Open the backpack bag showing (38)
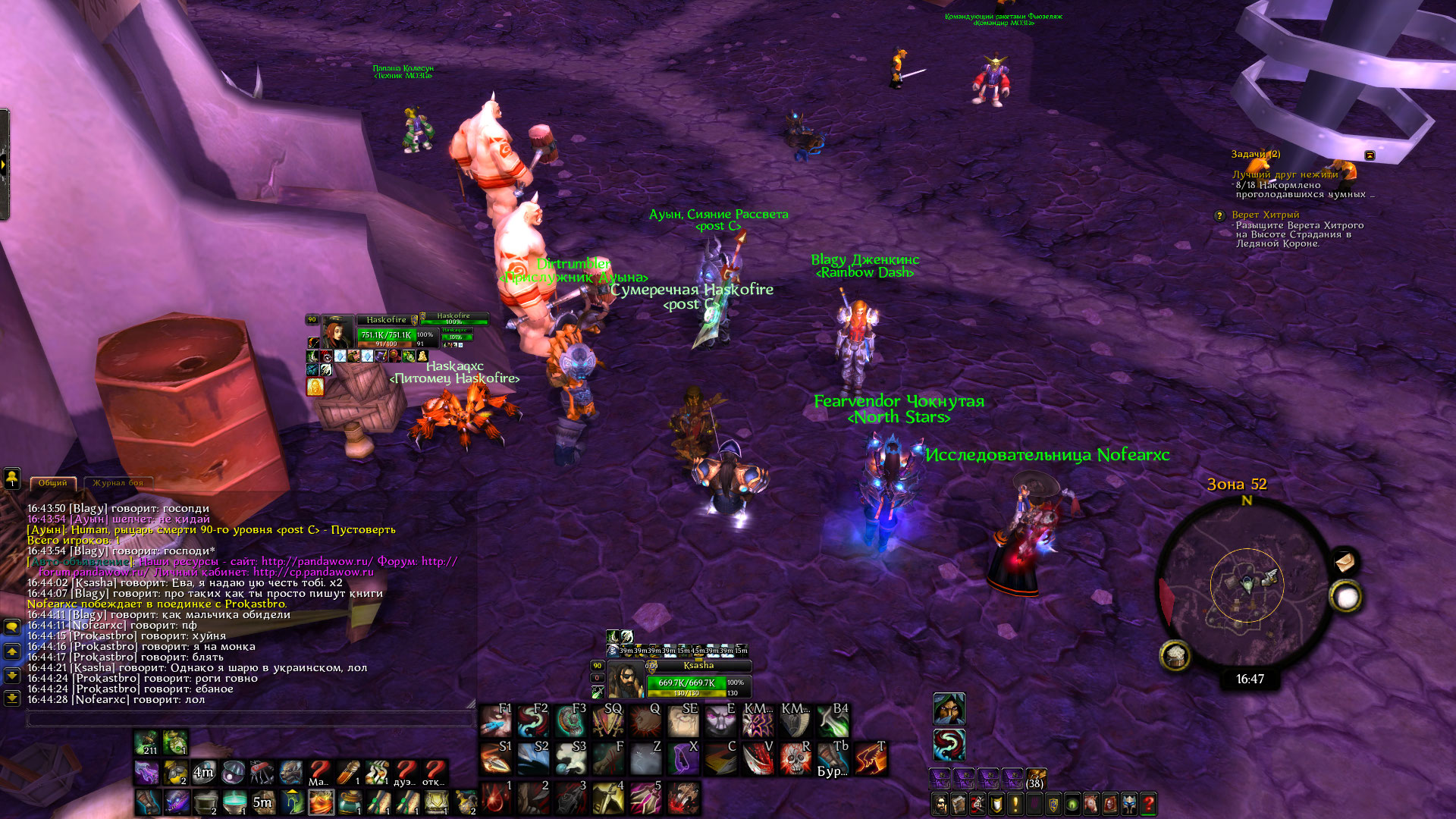 coord(1035,778)
